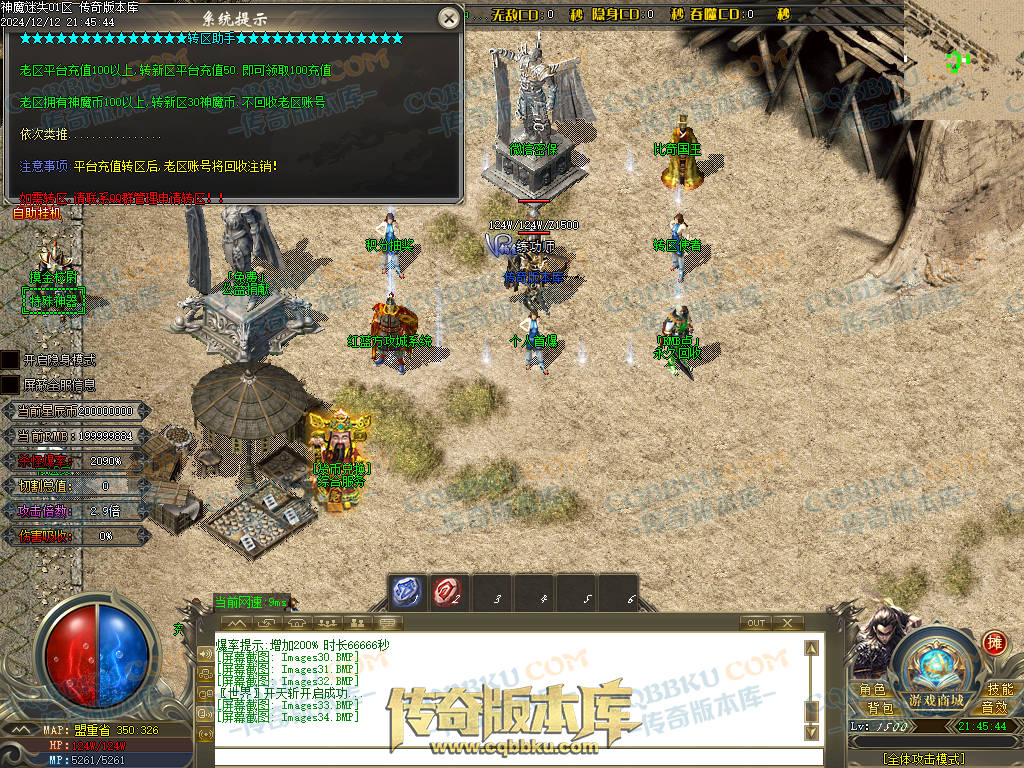
Task: Switch the 全体攻击模式 attack mode
Action: point(924,759)
